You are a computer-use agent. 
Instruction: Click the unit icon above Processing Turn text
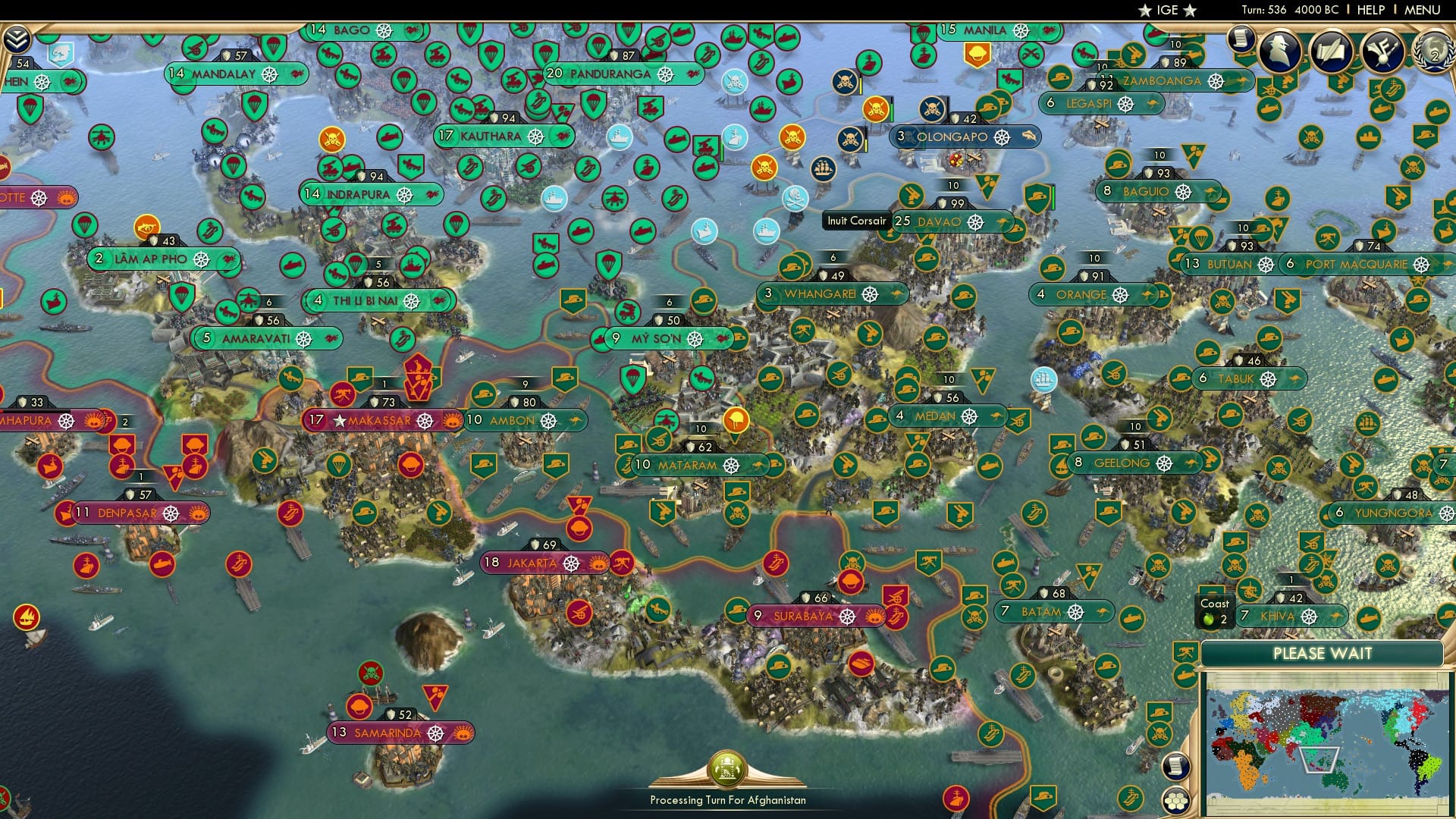point(728,770)
